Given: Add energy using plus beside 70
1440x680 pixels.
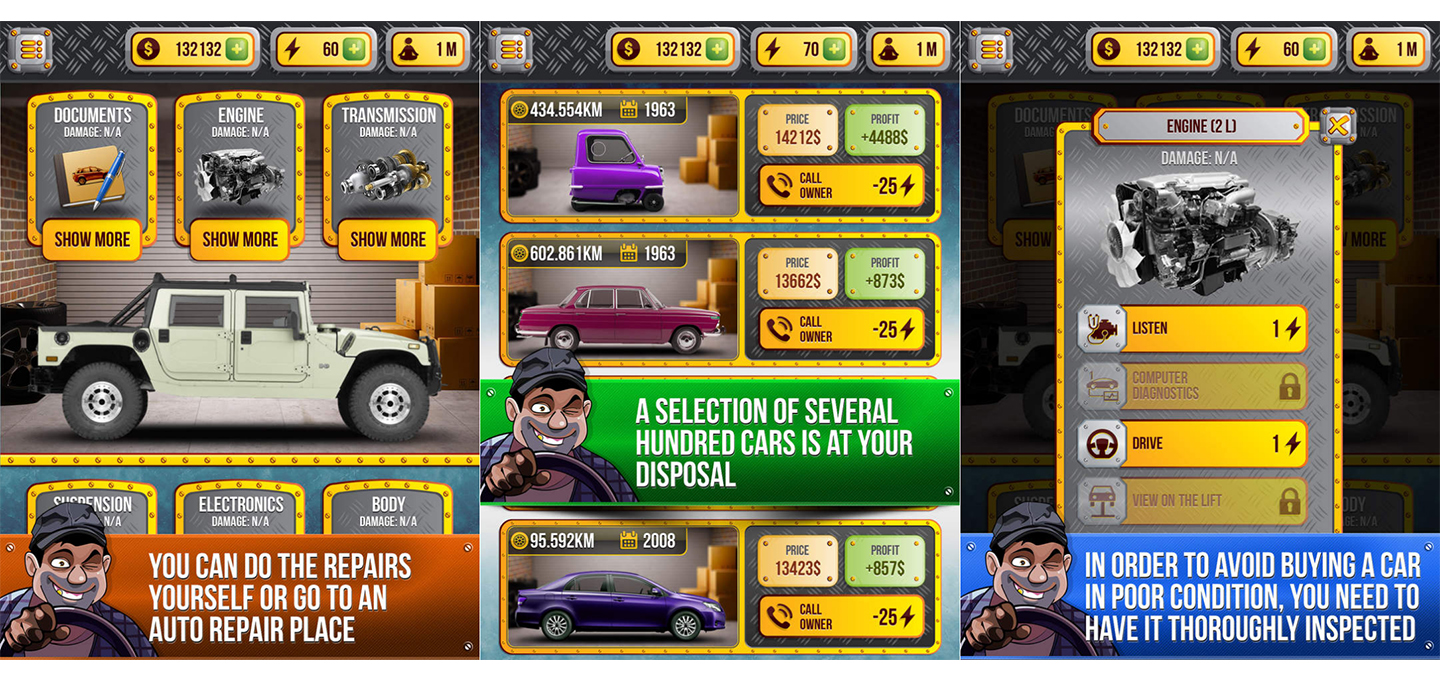Looking at the screenshot, I should (x=834, y=49).
